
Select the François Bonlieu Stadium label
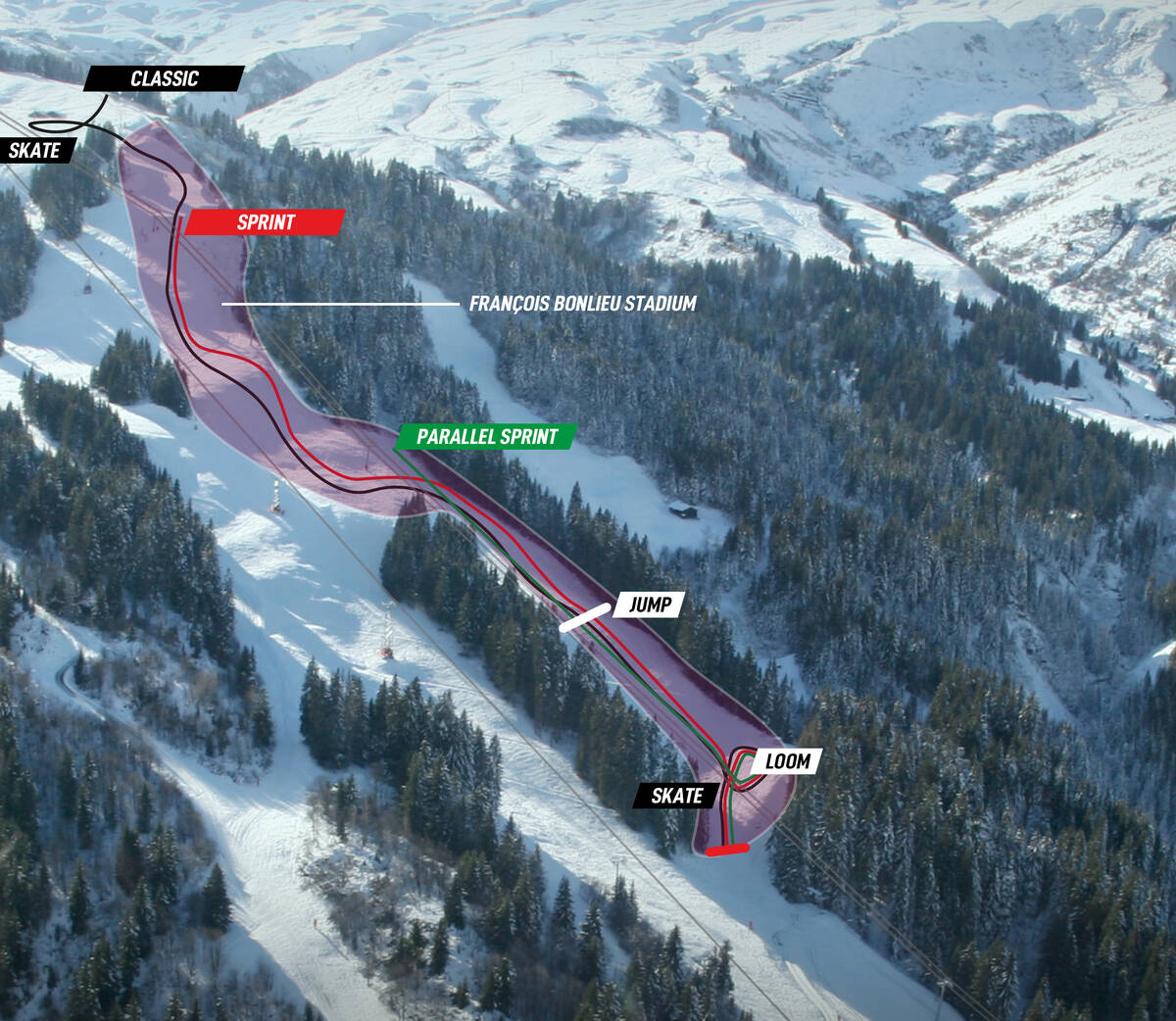tap(582, 304)
